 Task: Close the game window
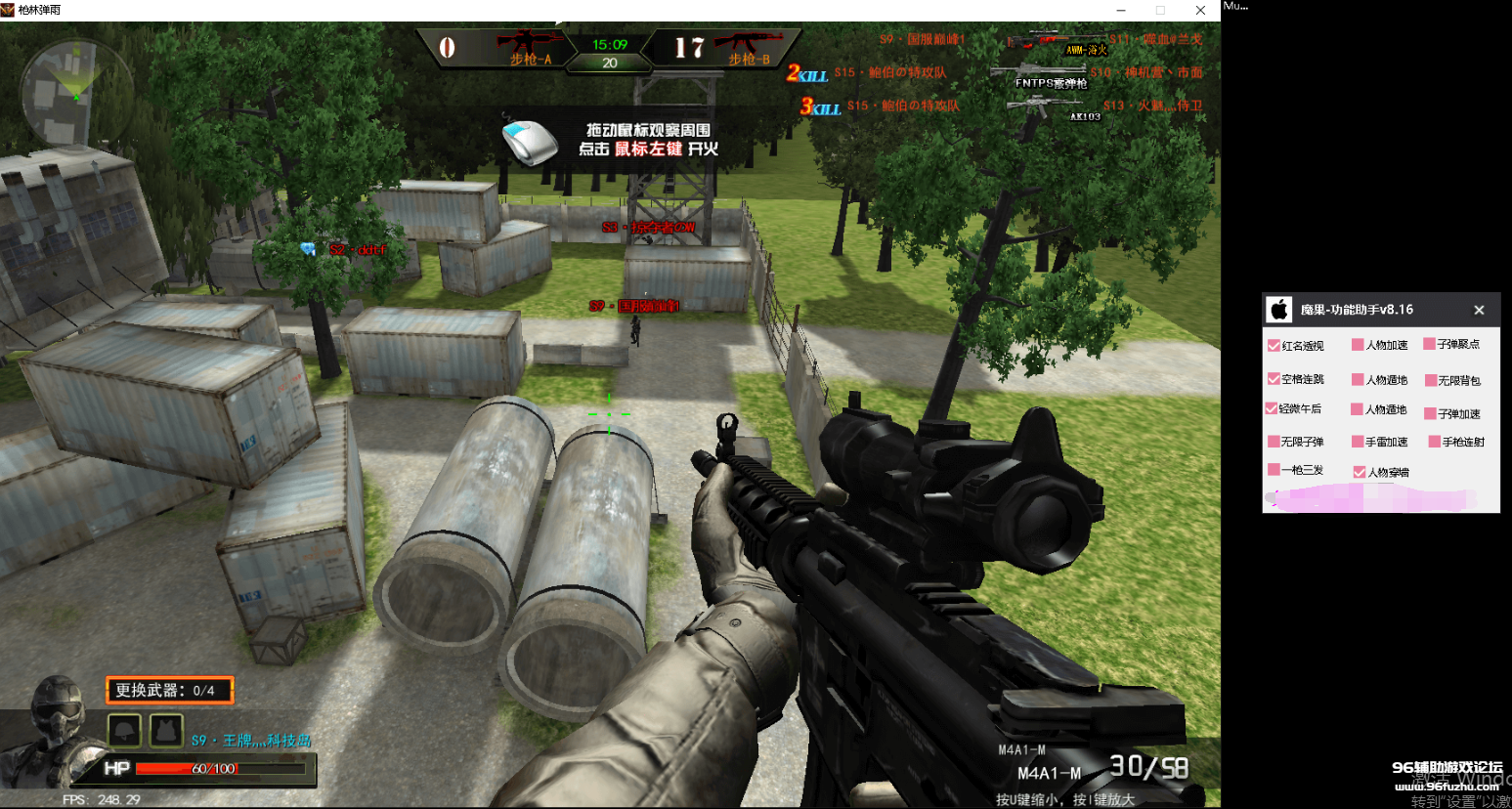tap(1200, 10)
